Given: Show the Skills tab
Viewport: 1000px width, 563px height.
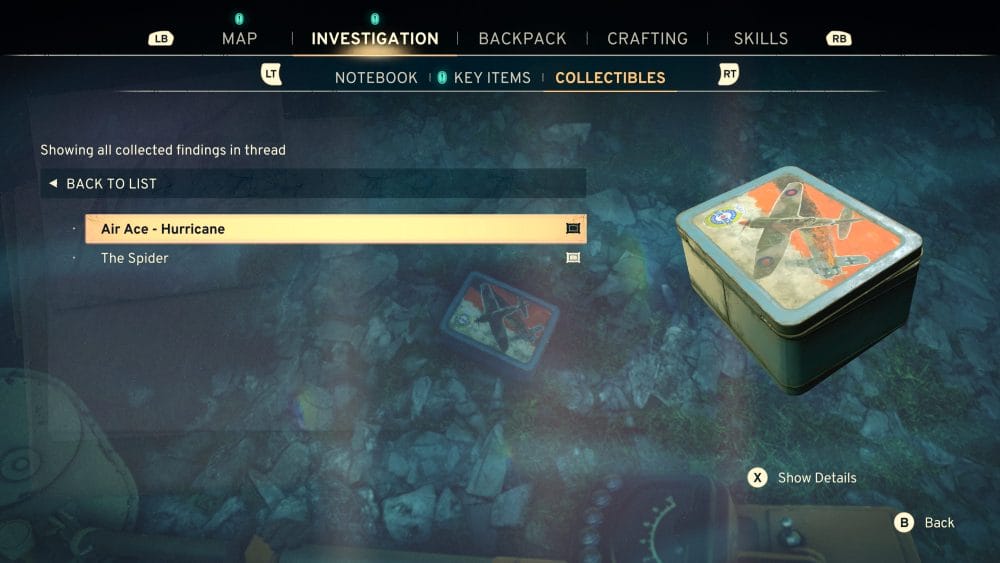Looking at the screenshot, I should click(760, 39).
